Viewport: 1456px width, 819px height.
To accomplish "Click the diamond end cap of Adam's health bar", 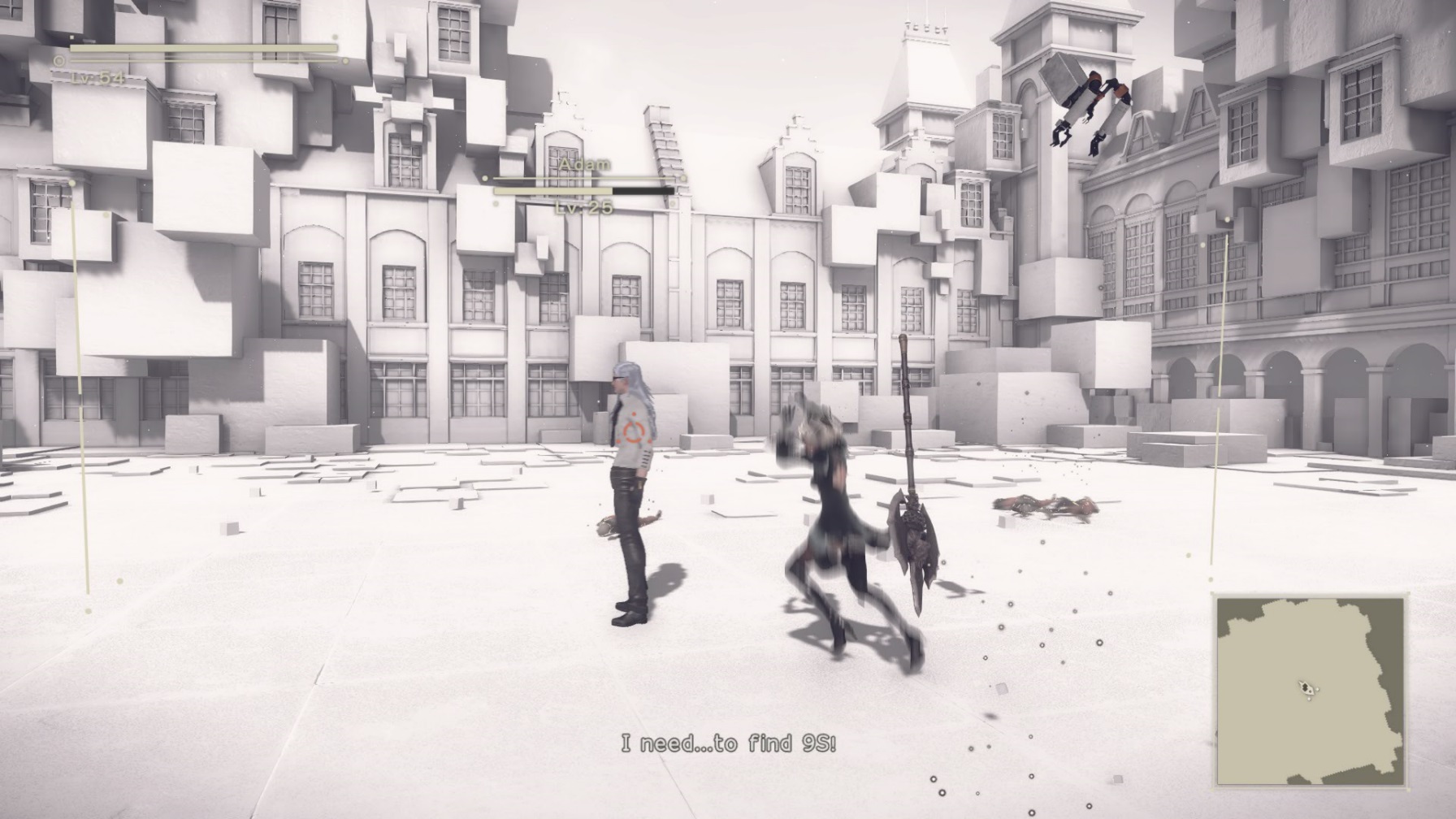I will pyautogui.click(x=682, y=178).
